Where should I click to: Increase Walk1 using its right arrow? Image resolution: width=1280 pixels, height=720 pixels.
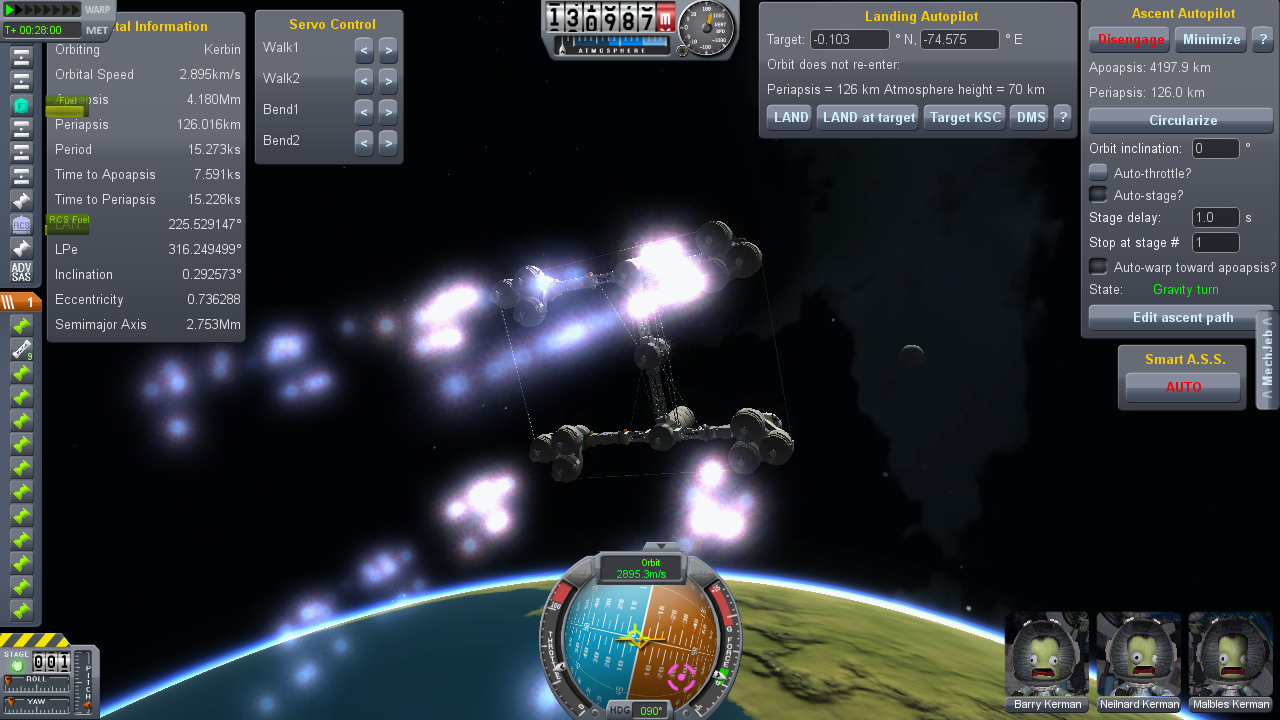pos(388,51)
